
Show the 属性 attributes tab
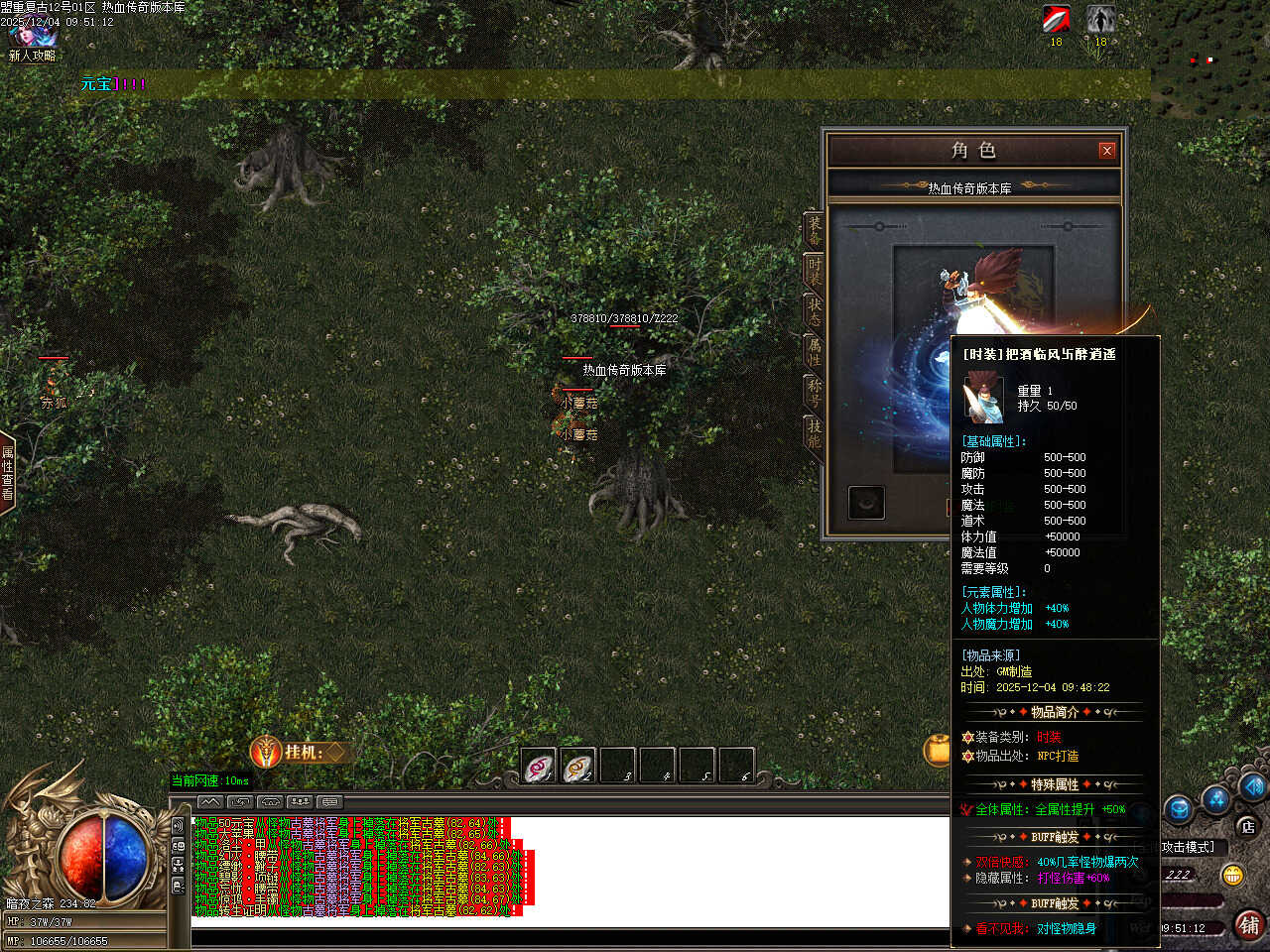(814, 352)
